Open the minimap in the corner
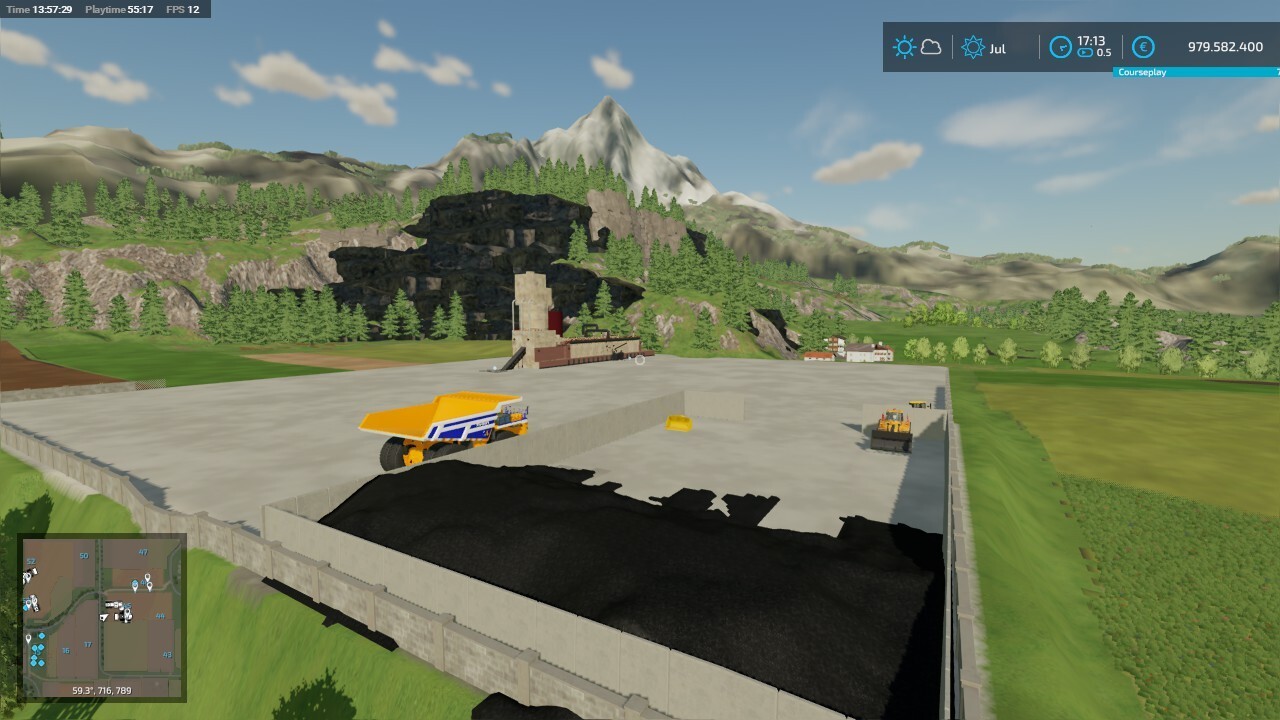 [x=102, y=617]
